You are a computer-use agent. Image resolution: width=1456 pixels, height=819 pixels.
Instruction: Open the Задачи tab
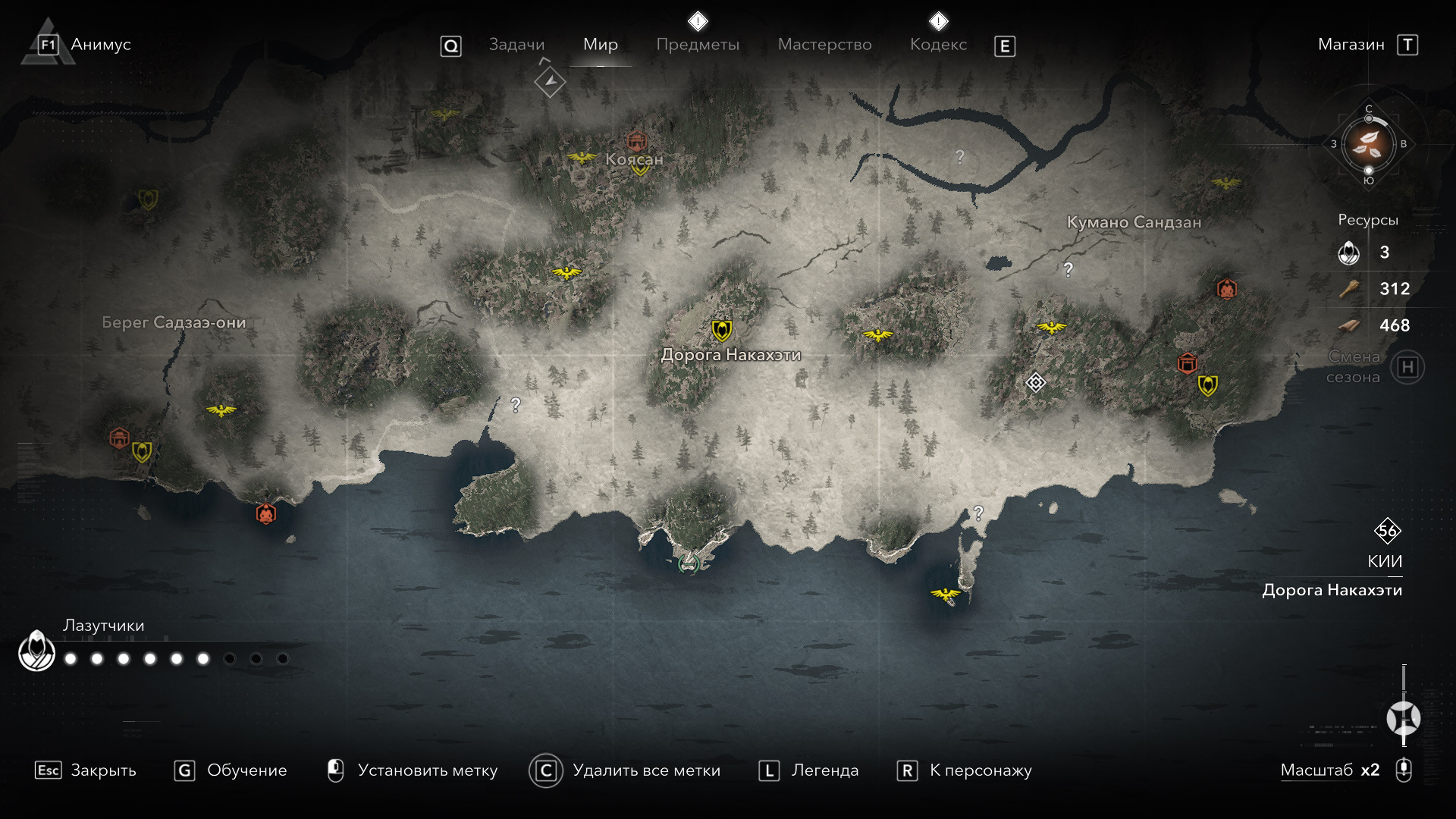pyautogui.click(x=516, y=45)
